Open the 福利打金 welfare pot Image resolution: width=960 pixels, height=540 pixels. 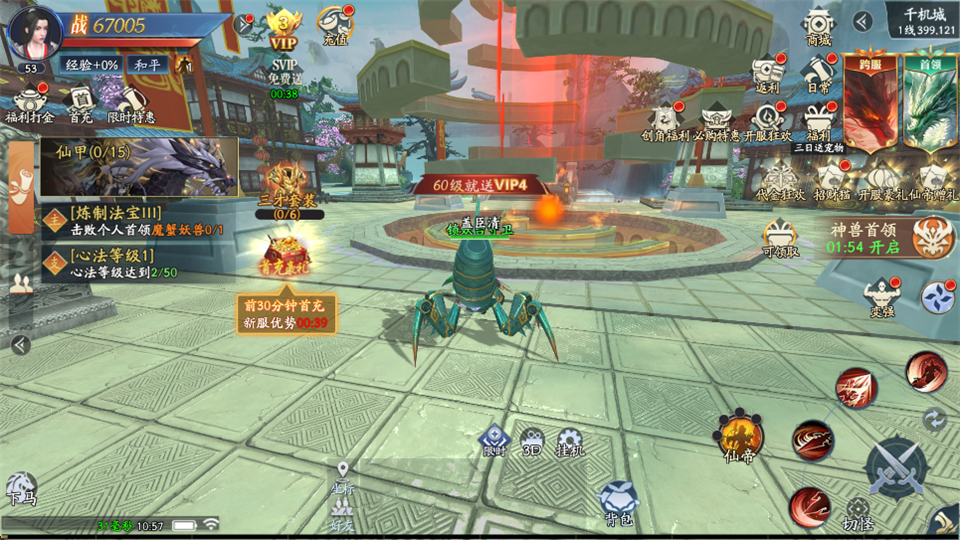pos(28,103)
